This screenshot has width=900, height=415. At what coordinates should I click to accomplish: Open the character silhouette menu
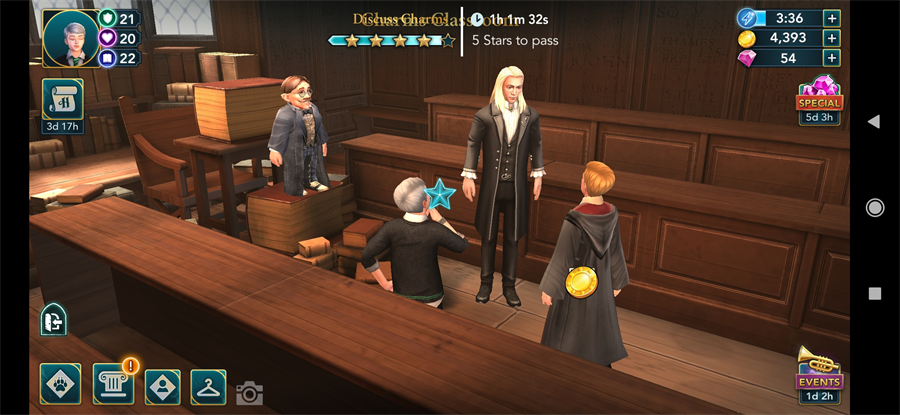point(163,384)
